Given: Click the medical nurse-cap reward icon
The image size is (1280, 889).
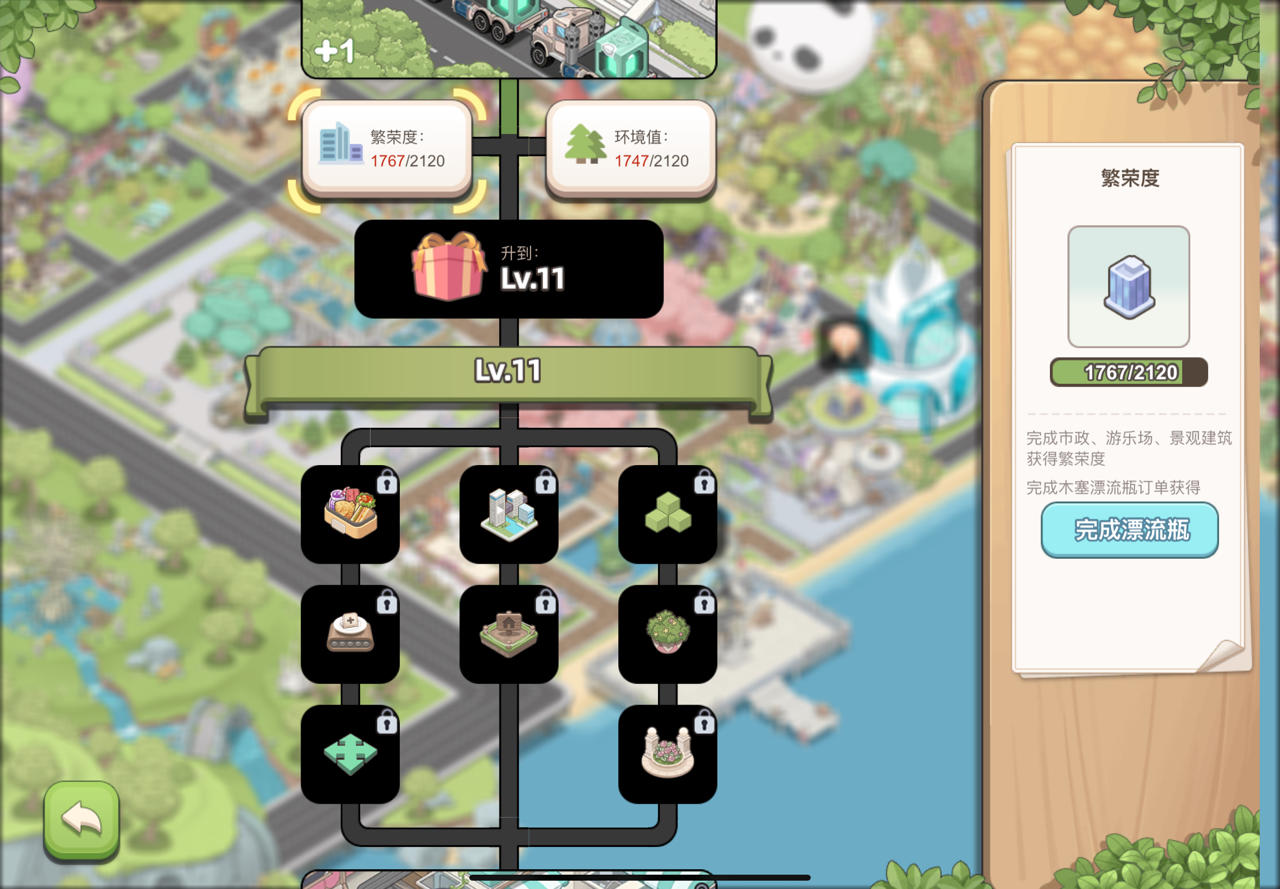Looking at the screenshot, I should point(351,633).
